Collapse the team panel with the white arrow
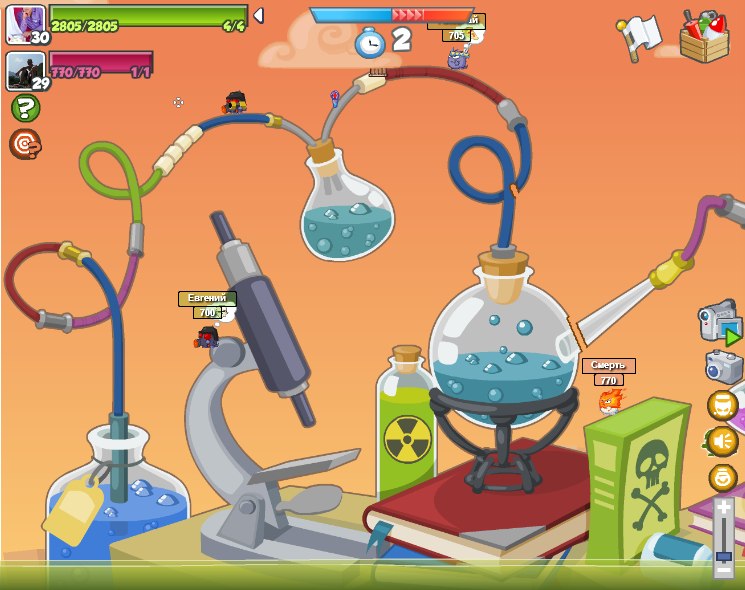This screenshot has width=745, height=590. tap(258, 15)
